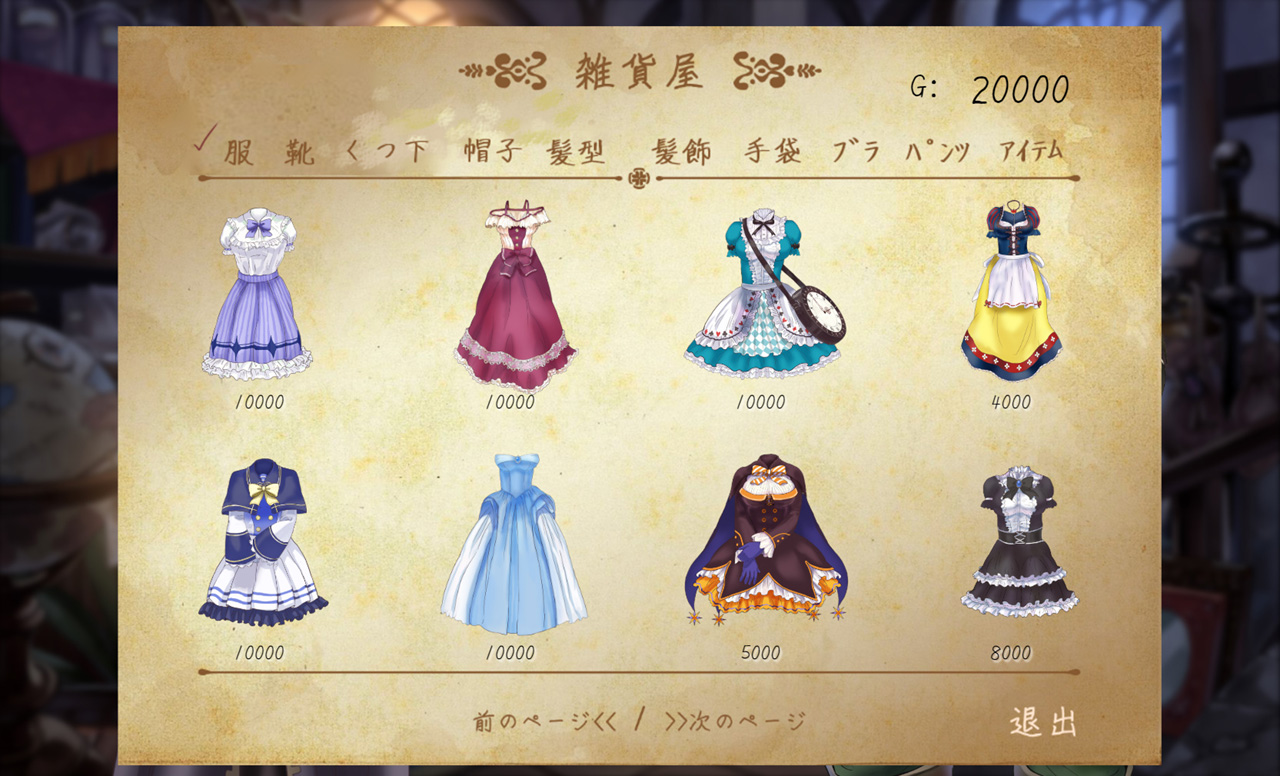This screenshot has width=1280, height=776.
Task: Choose the light blue ball gown
Action: tap(513, 544)
